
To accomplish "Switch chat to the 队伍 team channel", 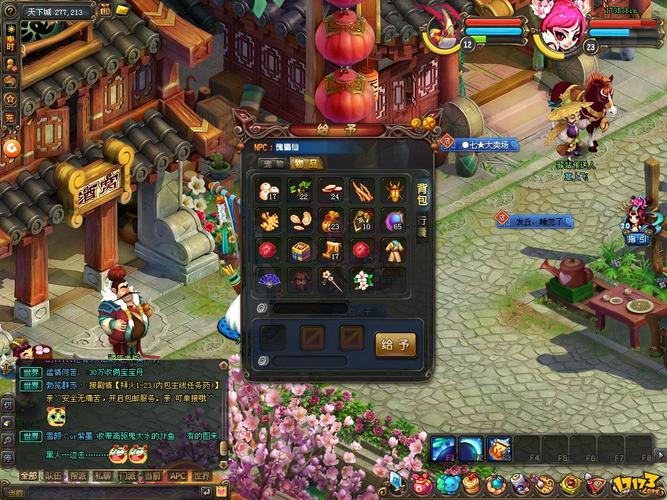I will click(54, 476).
